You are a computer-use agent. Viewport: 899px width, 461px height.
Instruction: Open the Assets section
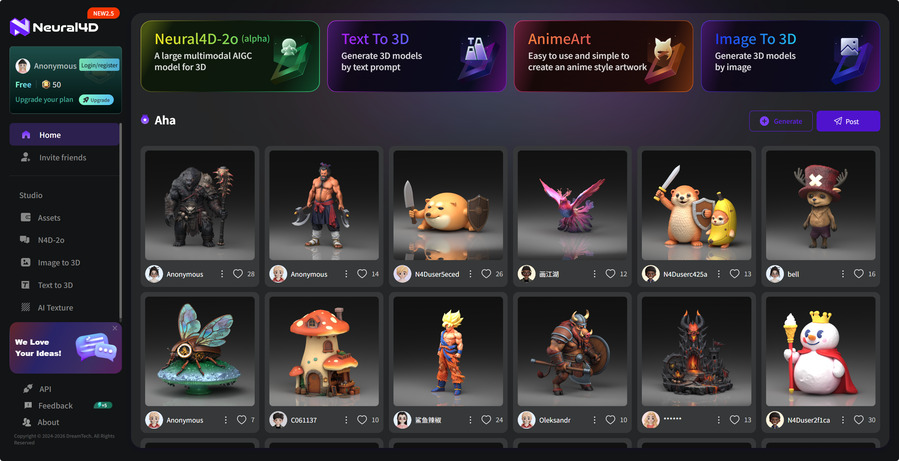[49, 218]
